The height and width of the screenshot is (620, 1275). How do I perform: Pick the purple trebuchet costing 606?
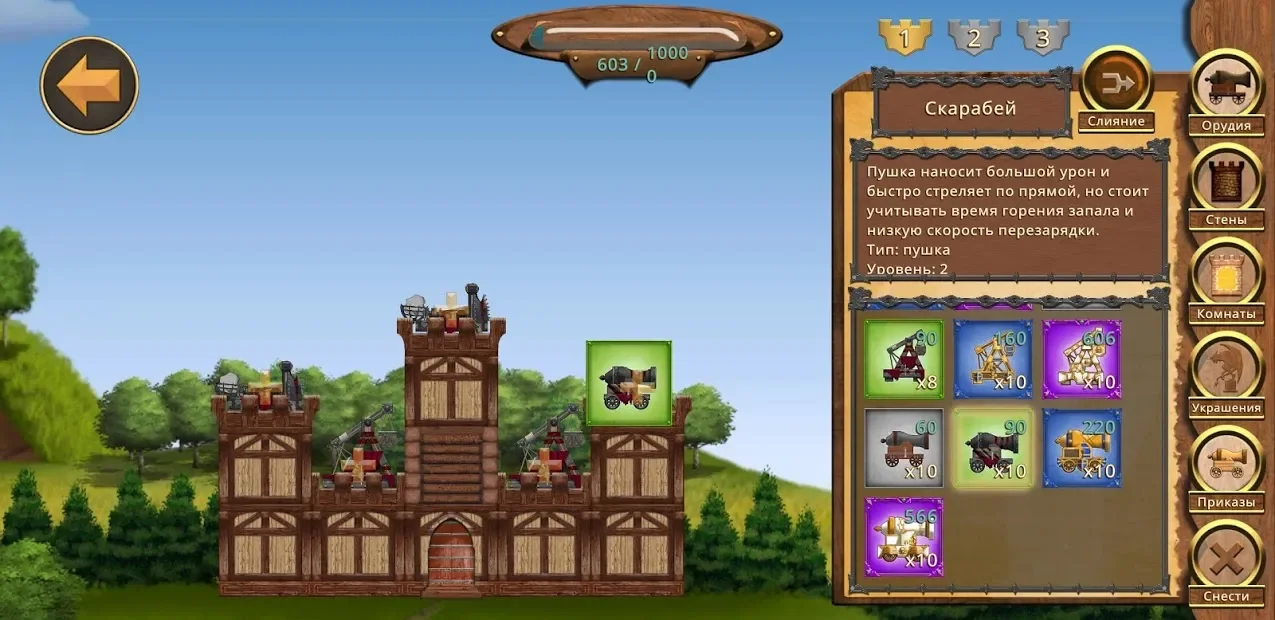click(1082, 359)
